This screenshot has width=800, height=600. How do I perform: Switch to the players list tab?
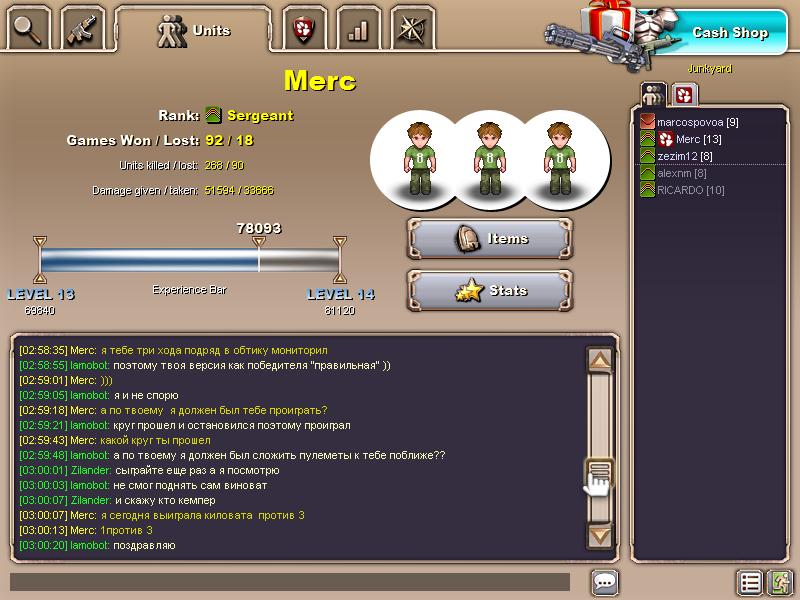(653, 94)
